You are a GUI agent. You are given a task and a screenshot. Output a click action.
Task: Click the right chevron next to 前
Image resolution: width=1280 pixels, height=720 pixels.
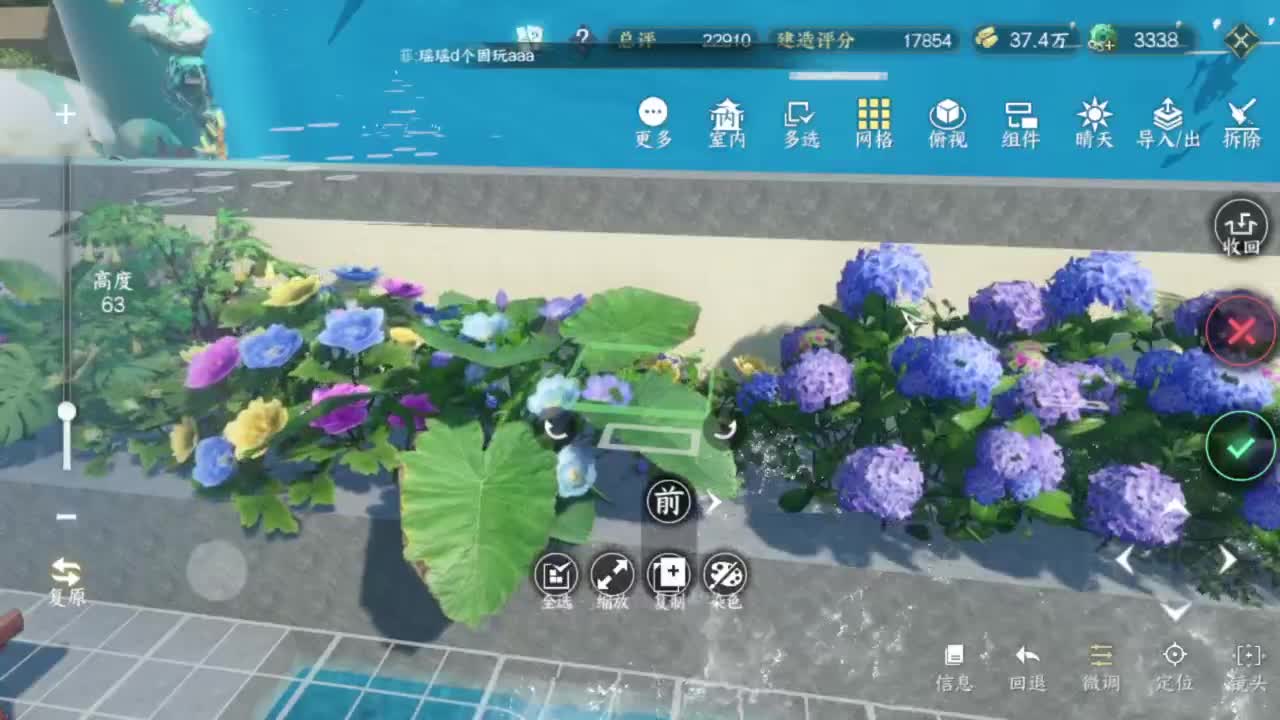[717, 504]
